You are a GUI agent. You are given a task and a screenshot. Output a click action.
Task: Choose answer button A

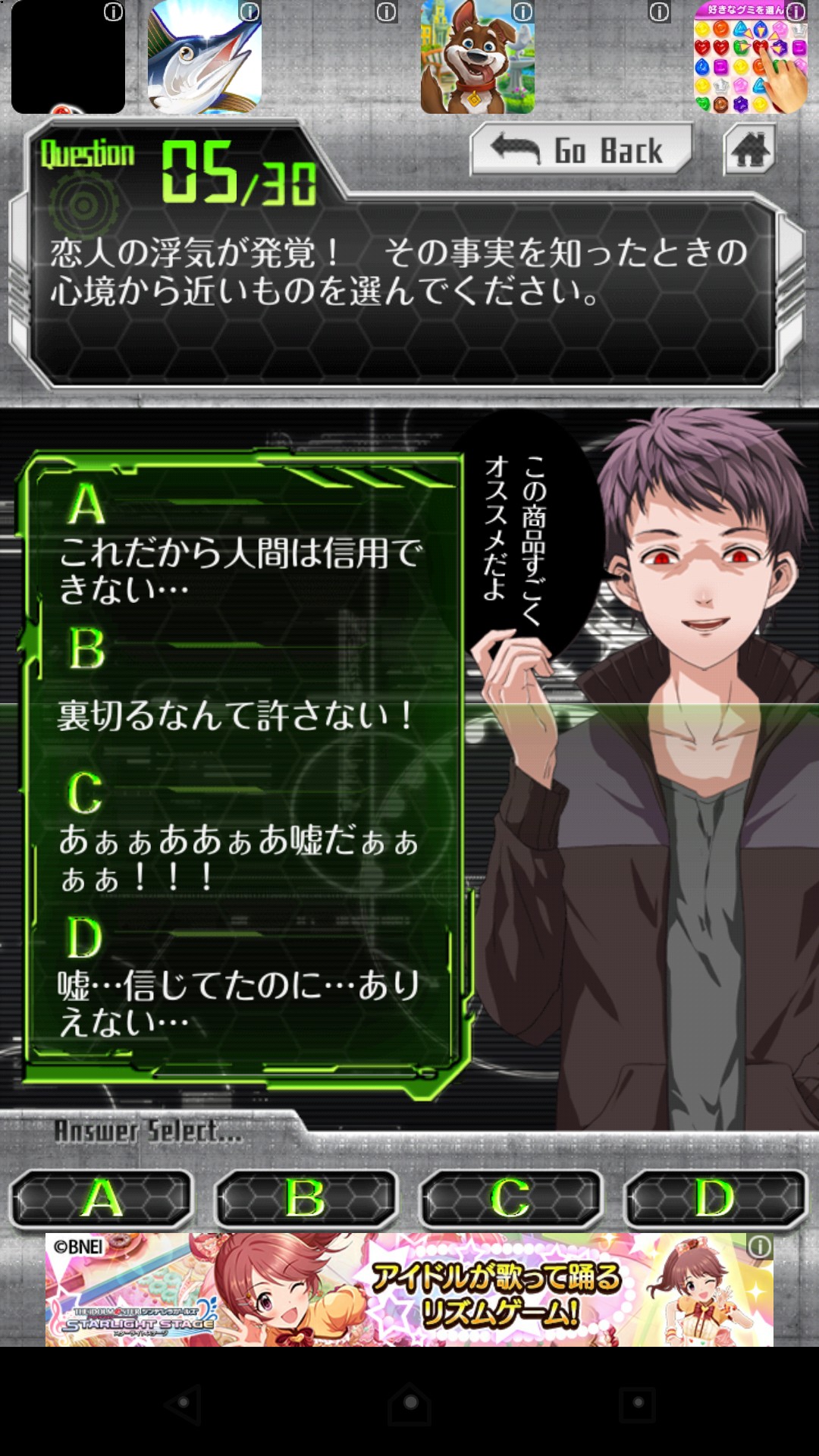[102, 1199]
